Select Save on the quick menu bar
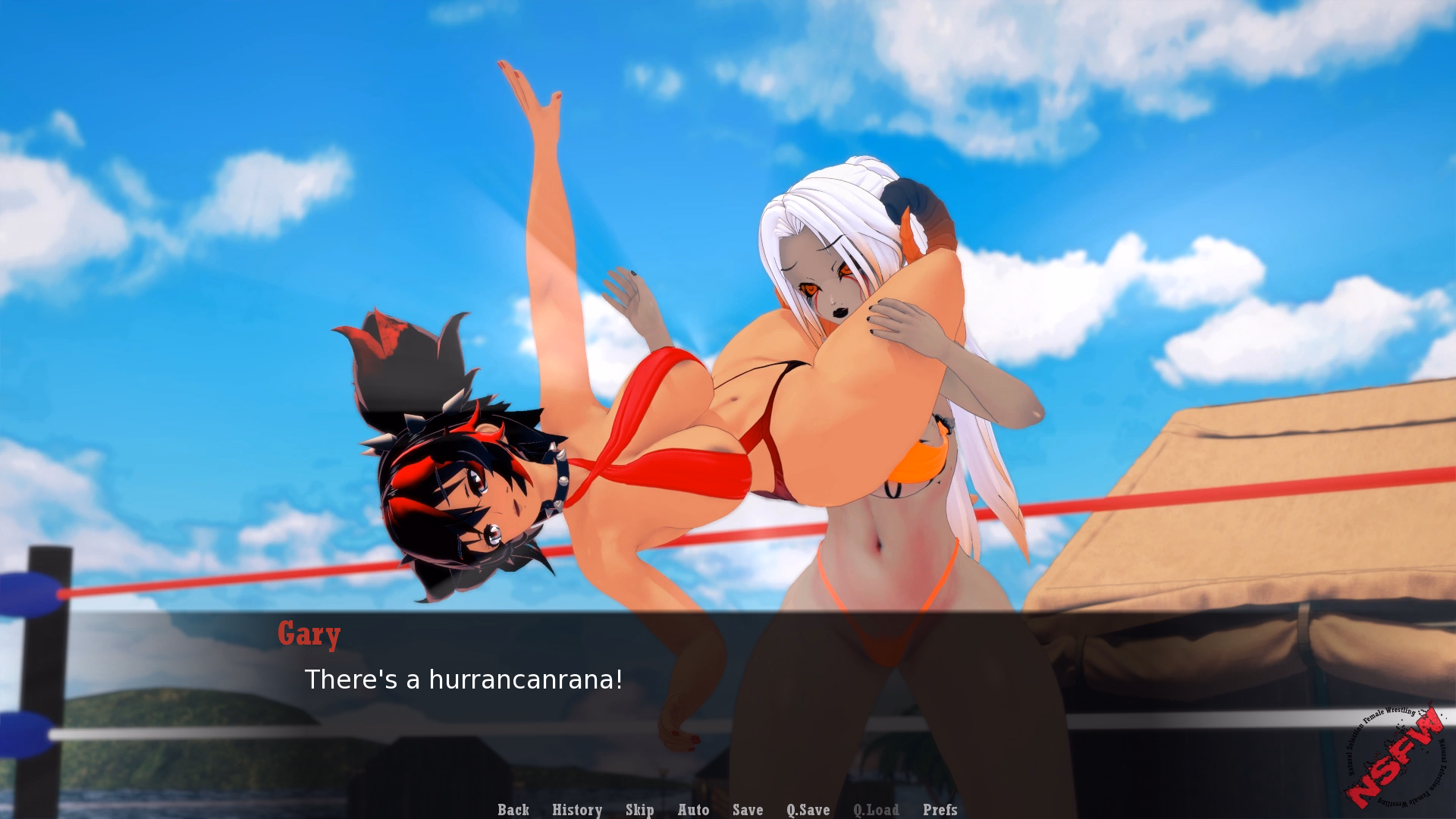The image size is (1456, 819). [x=748, y=810]
